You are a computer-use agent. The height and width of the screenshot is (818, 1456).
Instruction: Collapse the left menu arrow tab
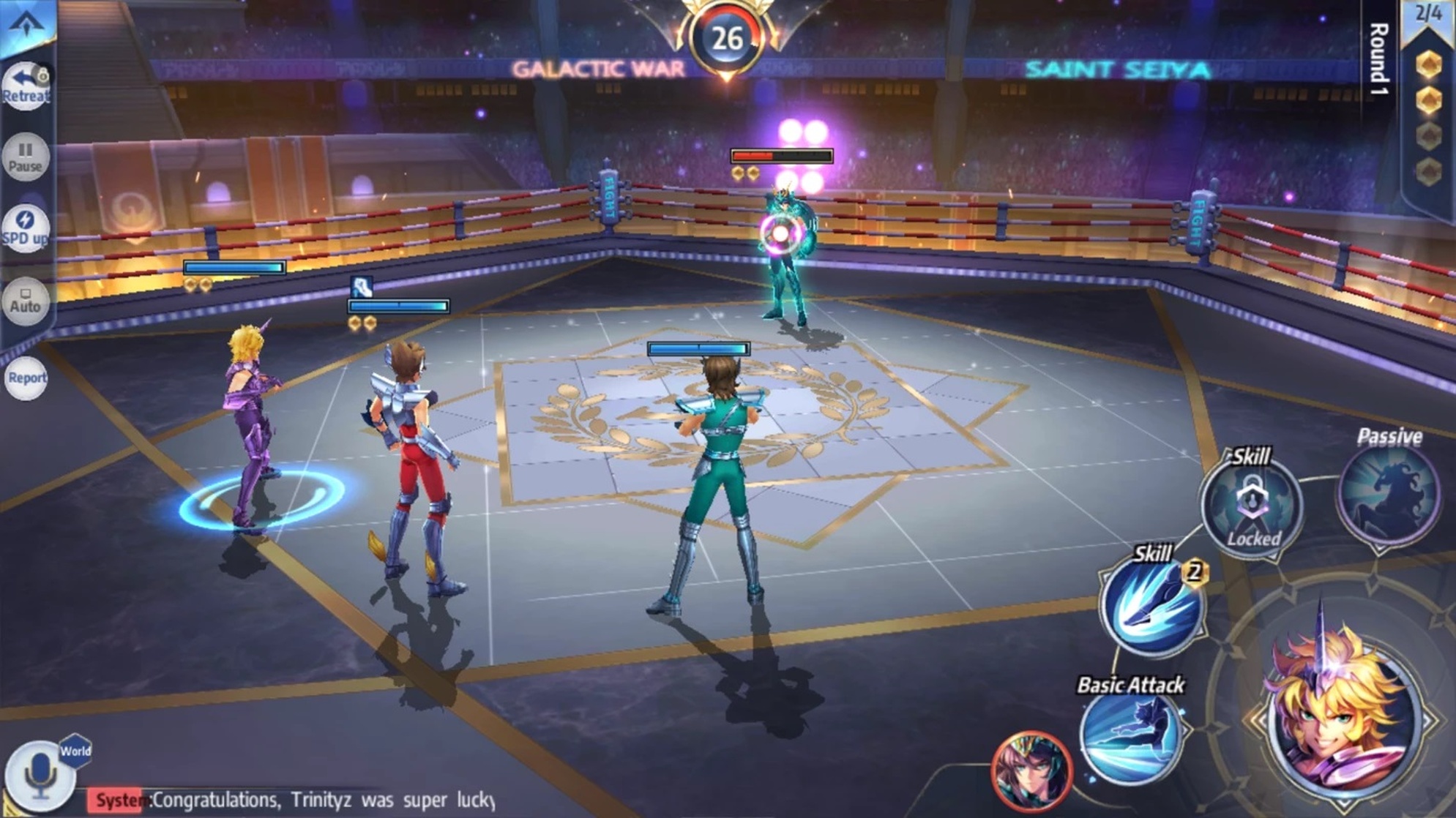tap(26, 25)
